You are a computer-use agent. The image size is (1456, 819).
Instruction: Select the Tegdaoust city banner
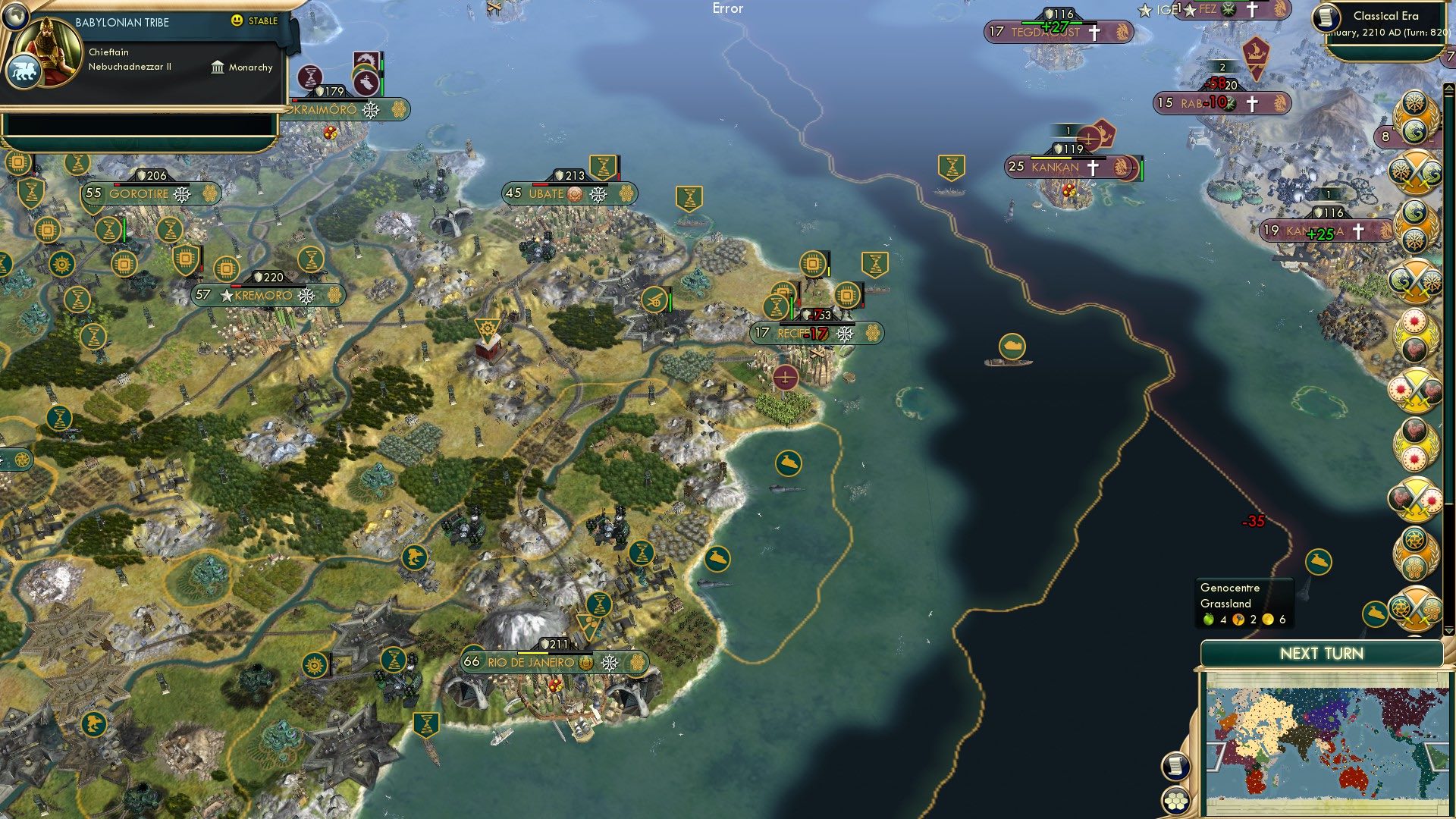pos(1058,33)
